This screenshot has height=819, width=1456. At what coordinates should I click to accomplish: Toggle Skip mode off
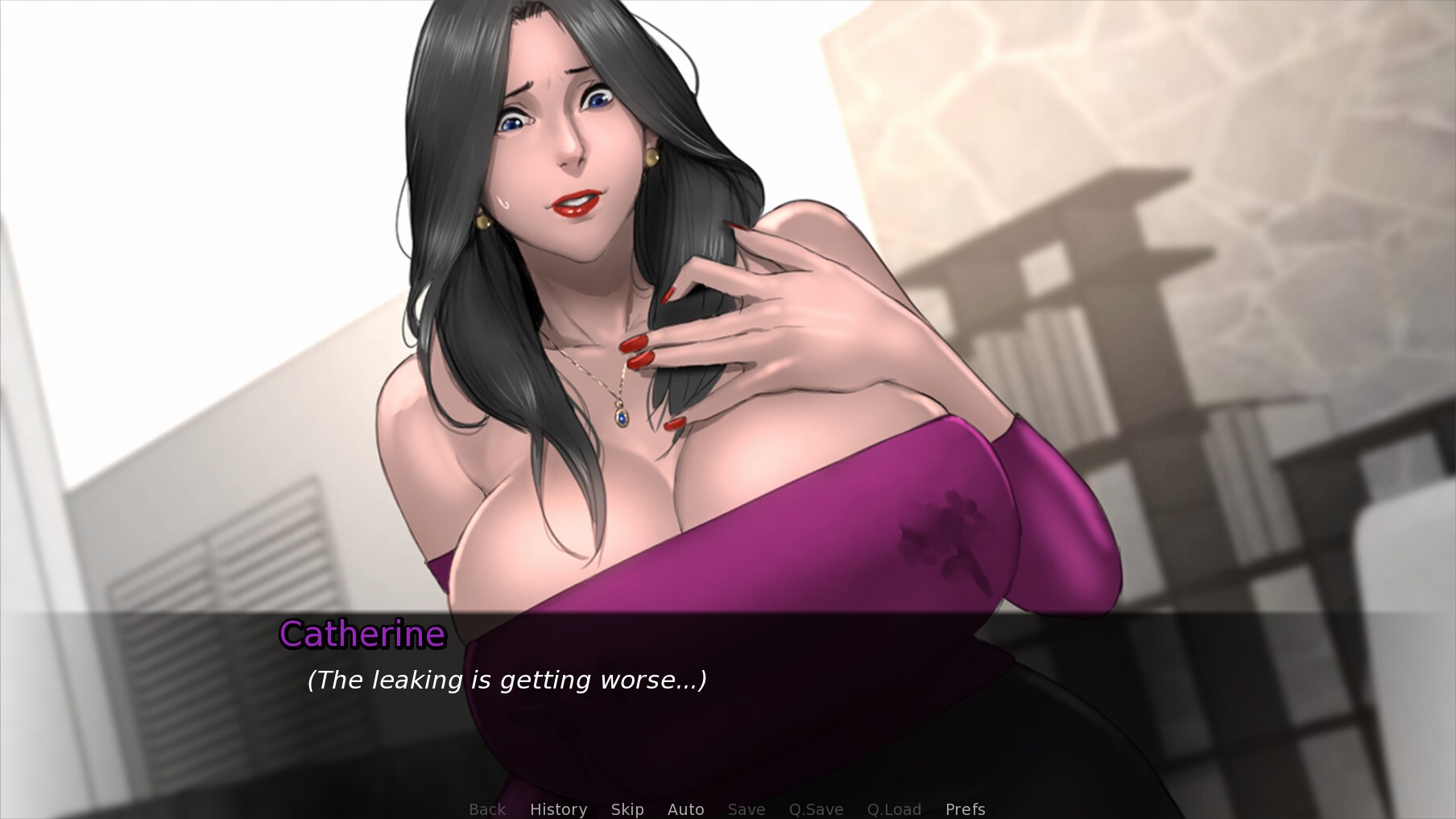[627, 809]
